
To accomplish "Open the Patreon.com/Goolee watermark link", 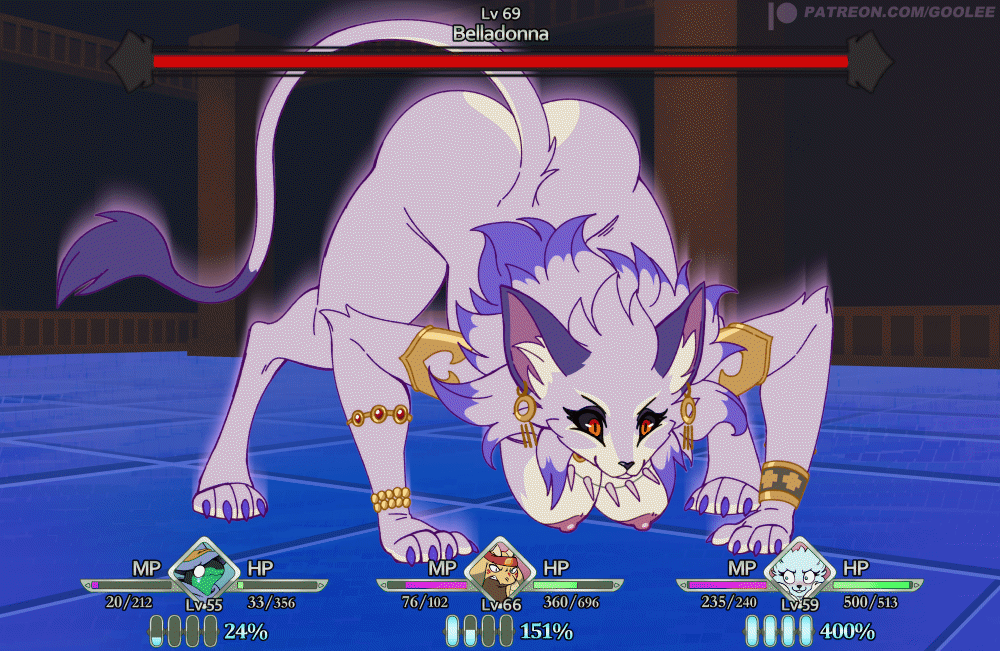I will [880, 13].
